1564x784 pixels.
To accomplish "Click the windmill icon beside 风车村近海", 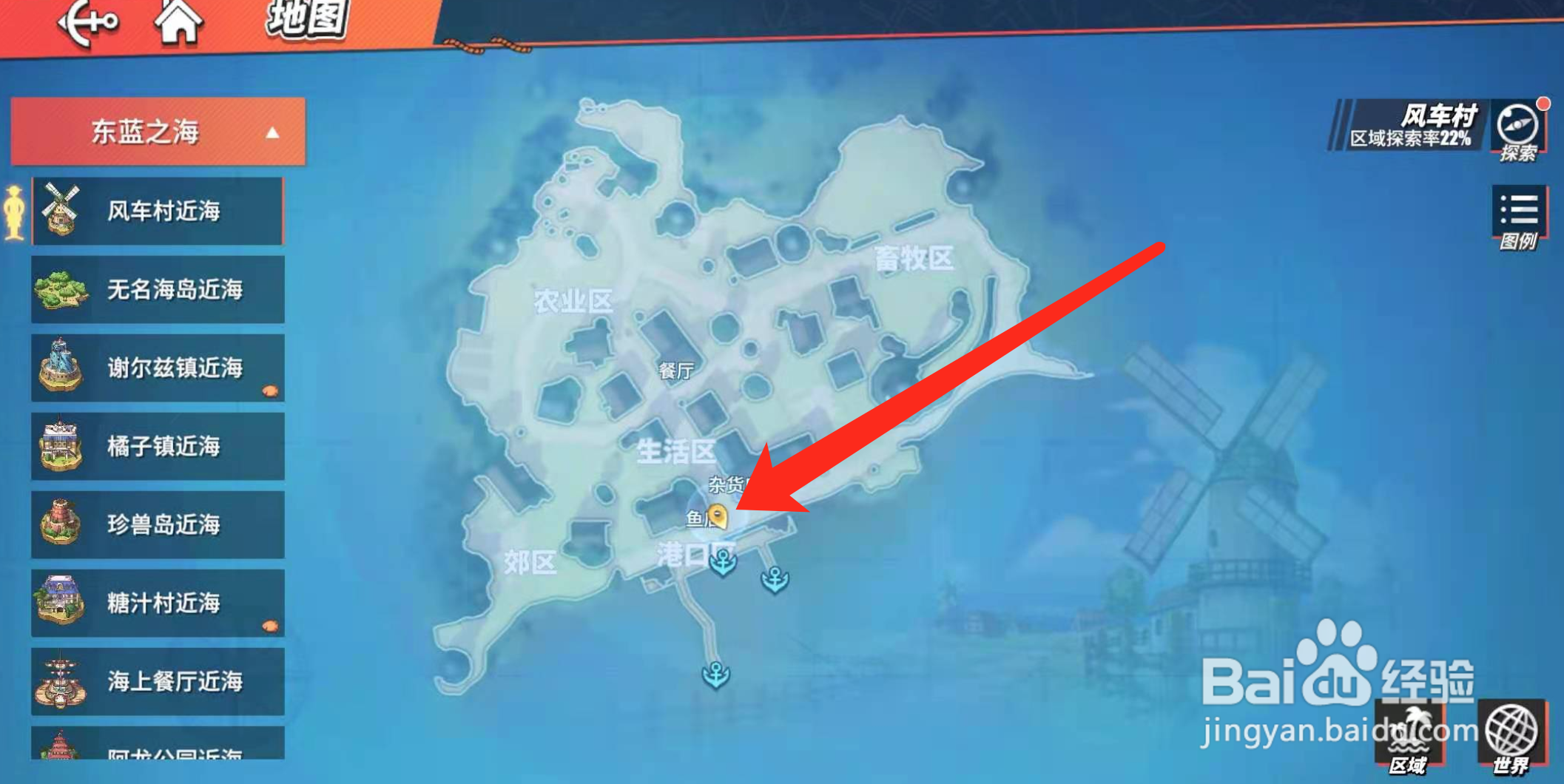I will click(x=59, y=209).
